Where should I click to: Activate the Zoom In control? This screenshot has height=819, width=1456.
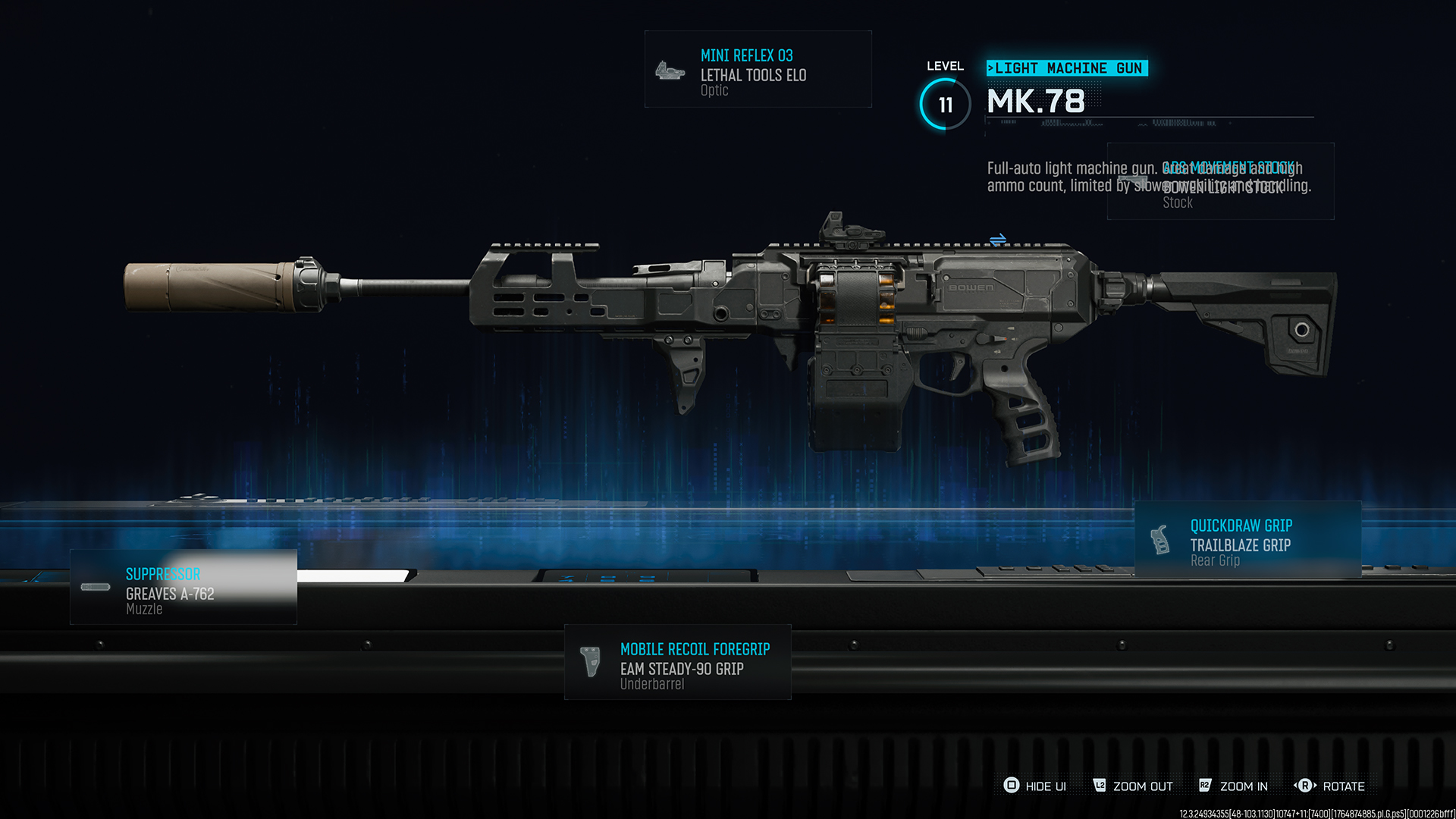pyautogui.click(x=1233, y=786)
